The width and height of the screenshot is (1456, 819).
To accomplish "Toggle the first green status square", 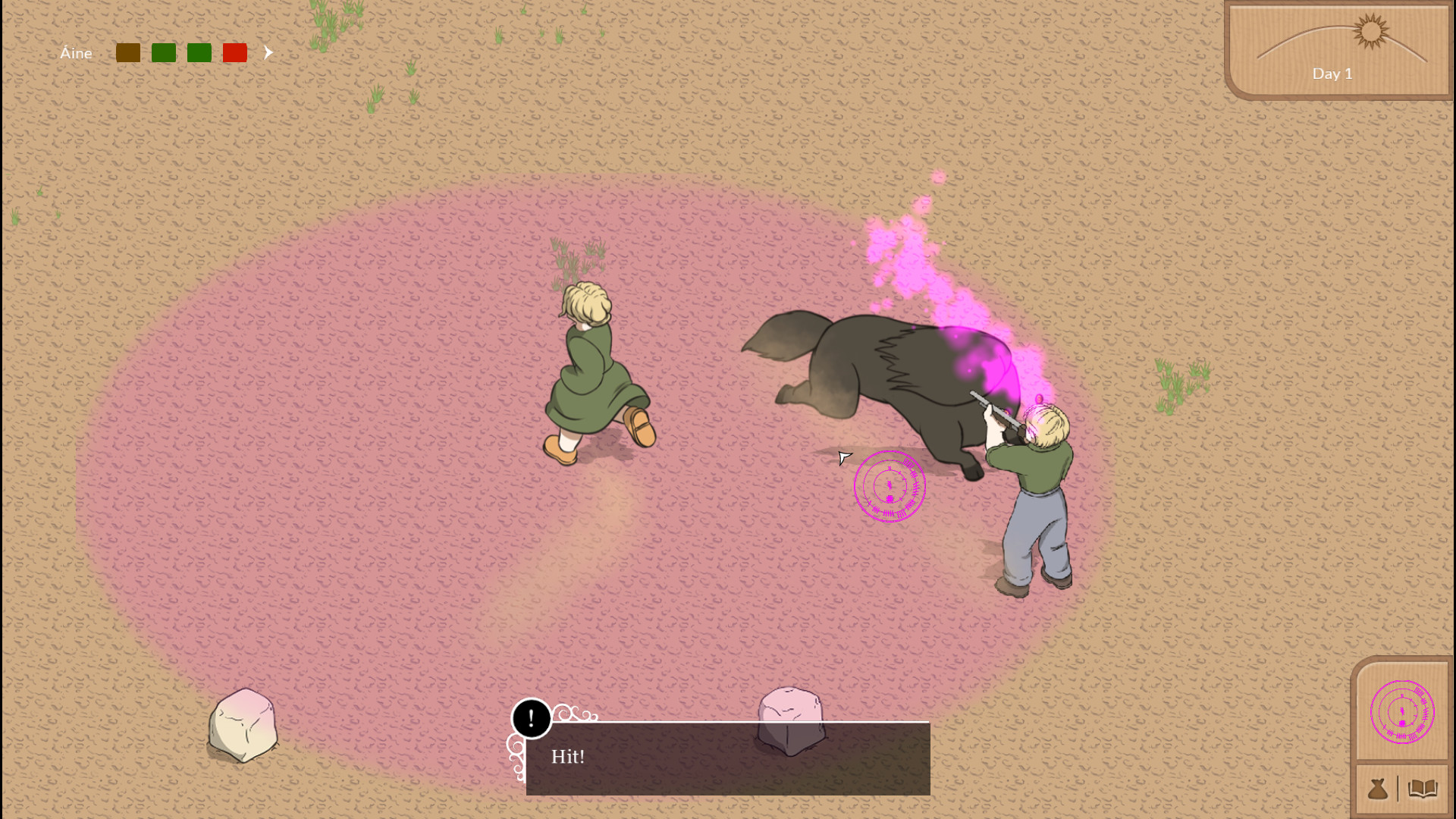I will (x=164, y=53).
